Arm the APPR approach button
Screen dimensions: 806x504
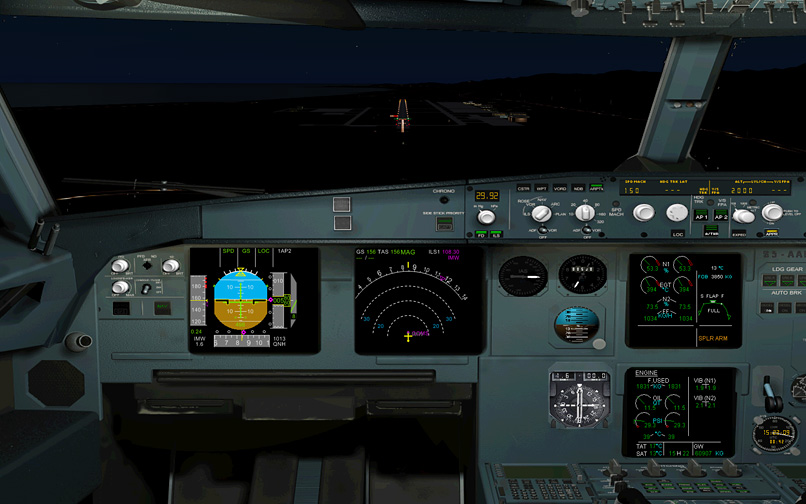(x=771, y=233)
